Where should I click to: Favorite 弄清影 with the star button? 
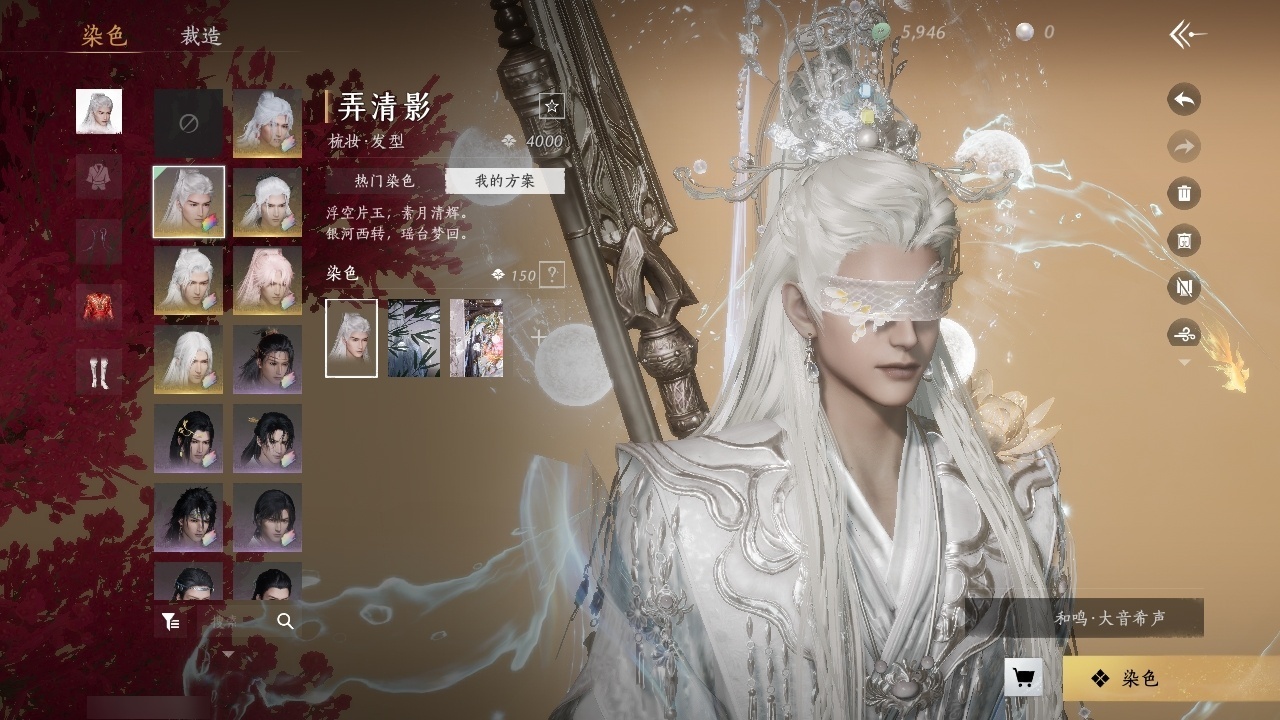[551, 106]
